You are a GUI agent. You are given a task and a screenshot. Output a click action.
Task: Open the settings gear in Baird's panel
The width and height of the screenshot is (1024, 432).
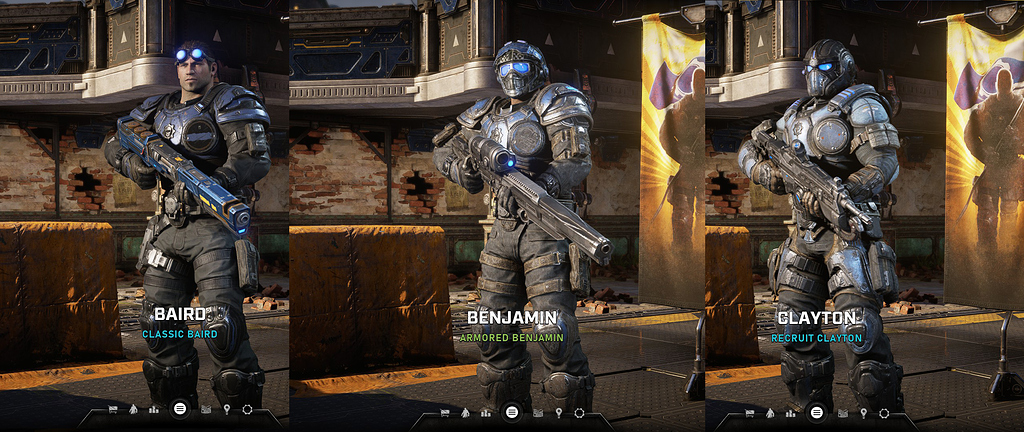pos(247,410)
